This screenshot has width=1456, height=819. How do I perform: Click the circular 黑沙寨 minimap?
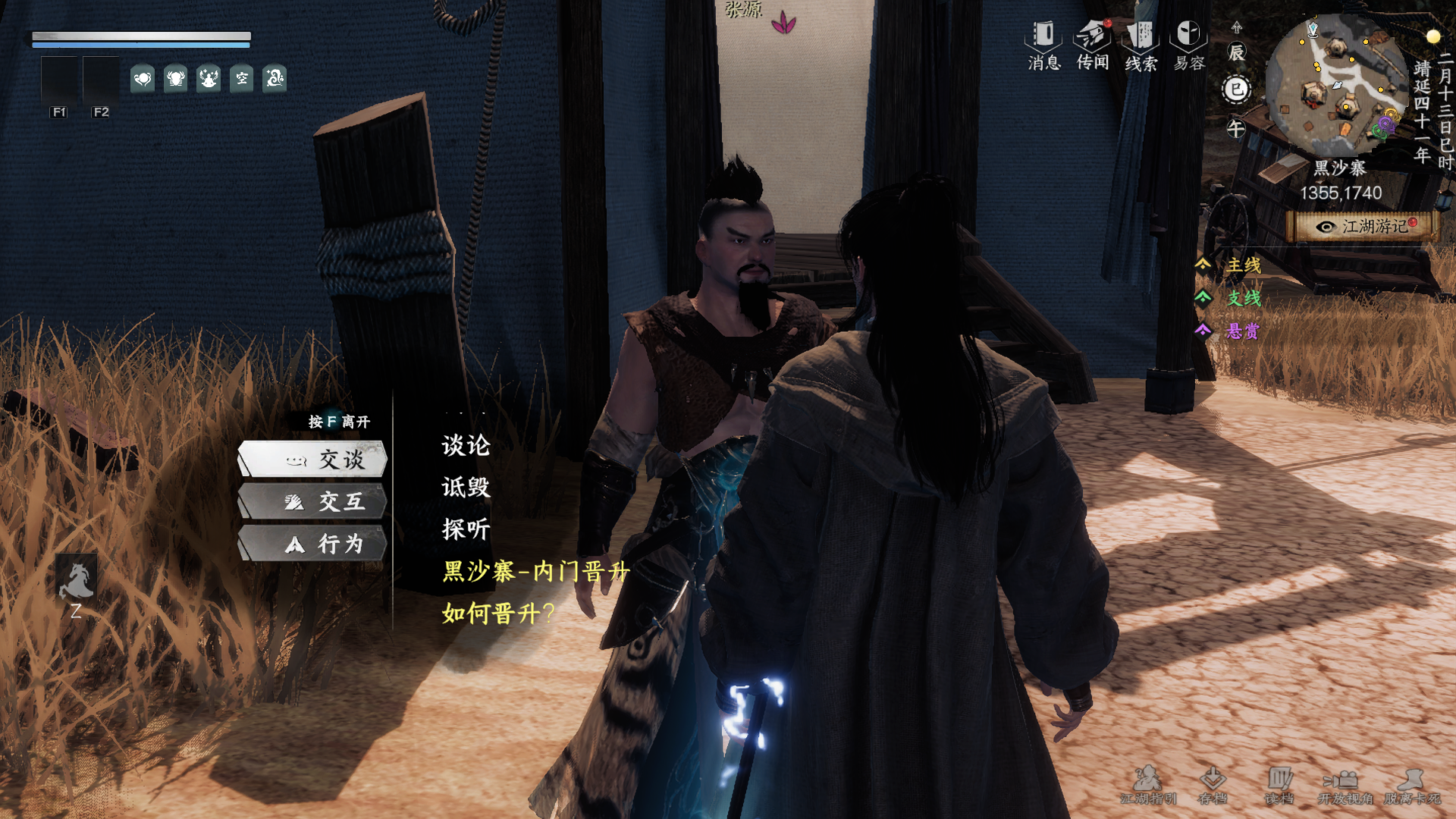[1335, 85]
